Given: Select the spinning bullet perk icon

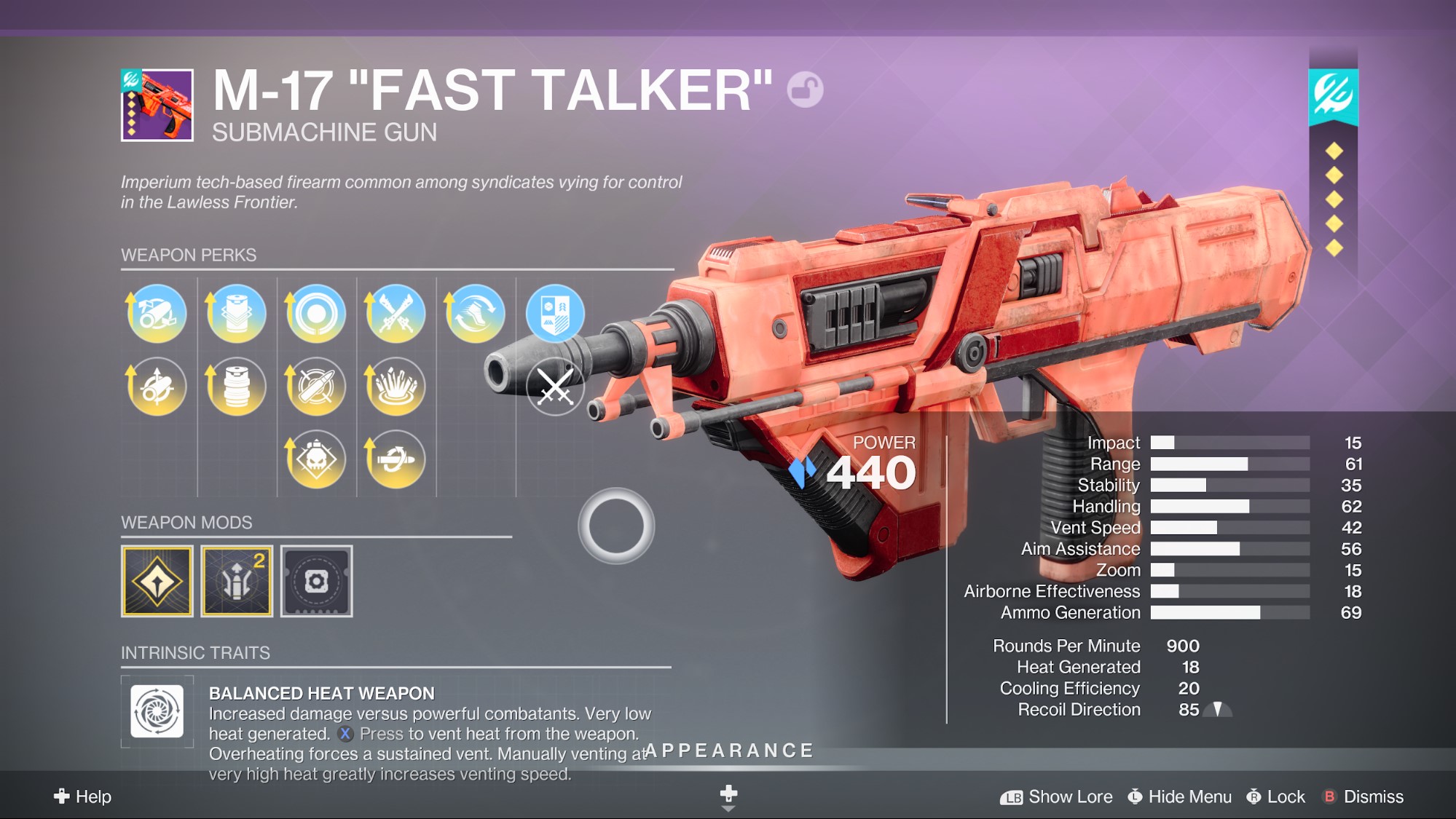Looking at the screenshot, I should (x=396, y=459).
